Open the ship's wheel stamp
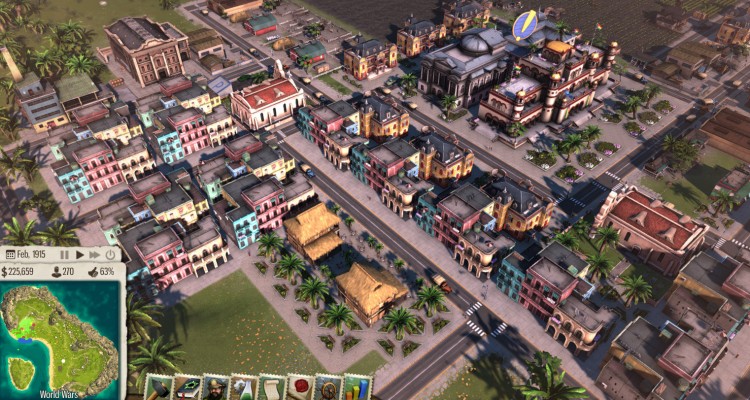 [328, 388]
